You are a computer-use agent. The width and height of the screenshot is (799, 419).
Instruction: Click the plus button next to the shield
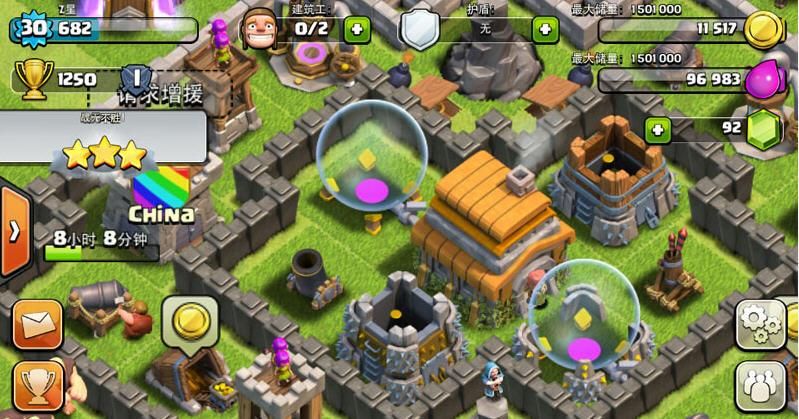[x=545, y=28]
